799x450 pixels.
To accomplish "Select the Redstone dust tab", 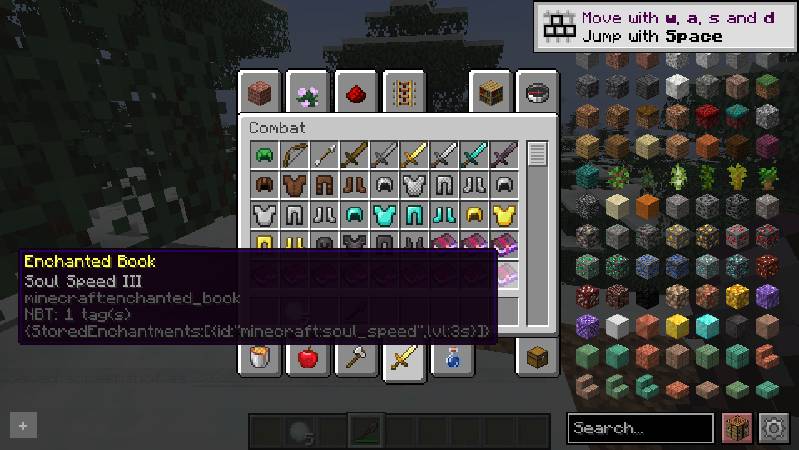I will (x=357, y=94).
